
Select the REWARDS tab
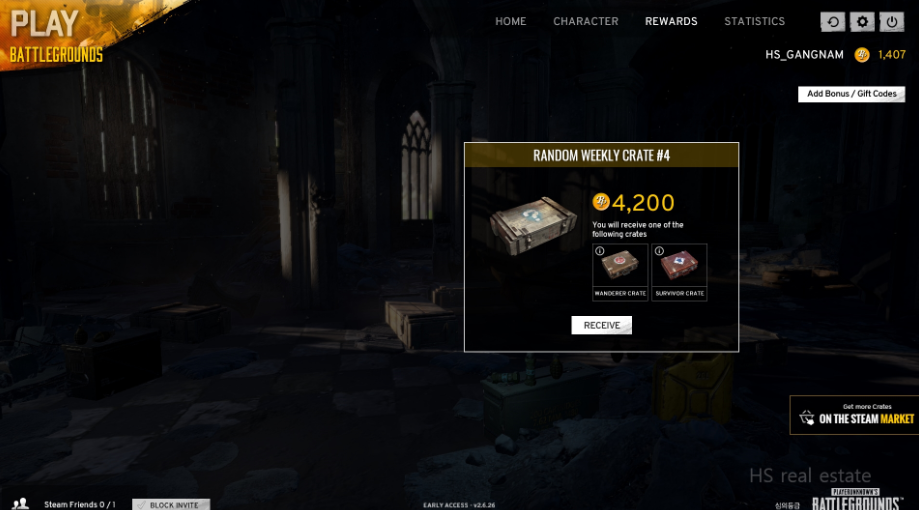coord(671,21)
